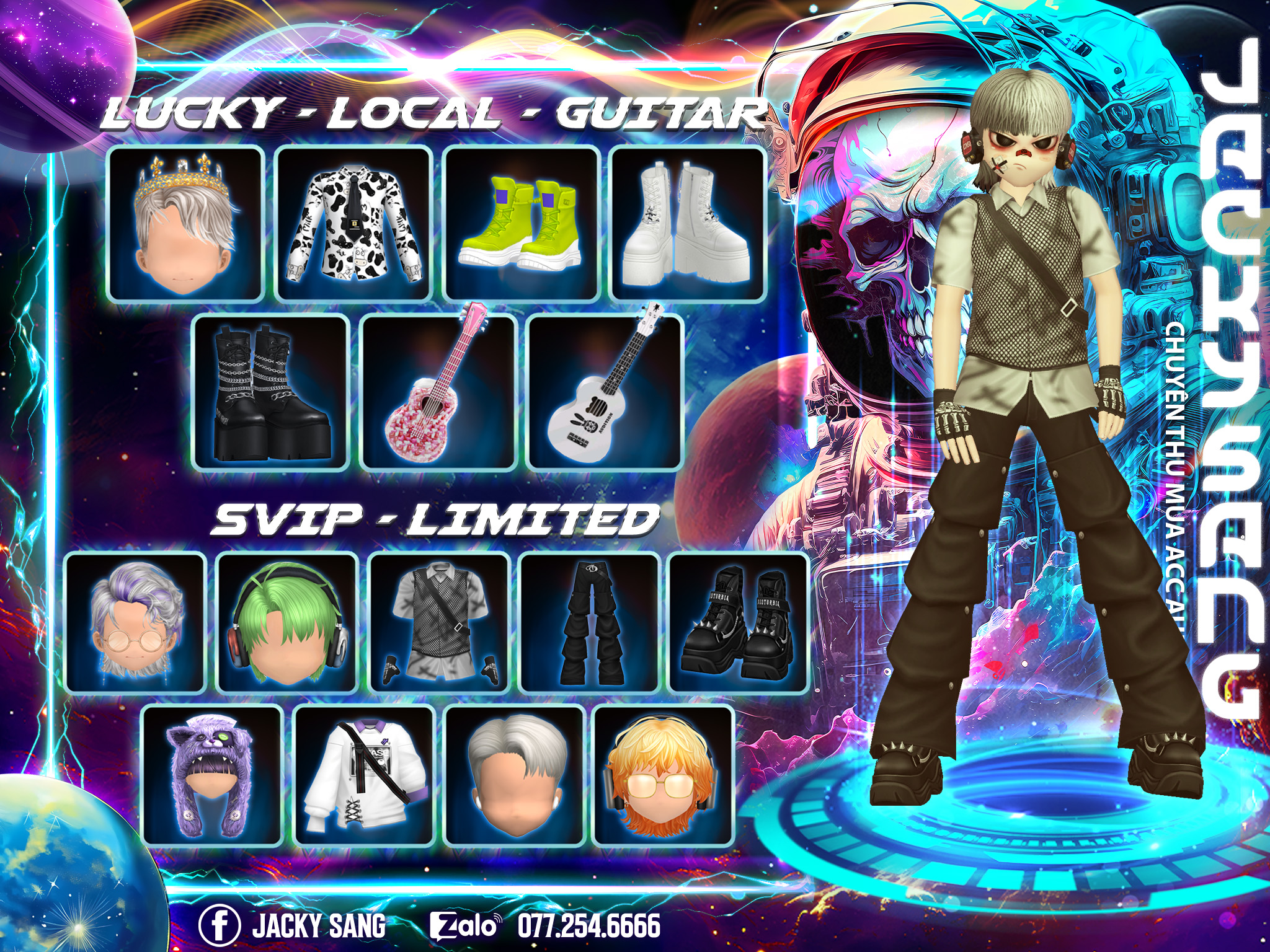This screenshot has width=1270, height=952.
Task: Select silver-purple hair with round glasses
Action: [x=135, y=623]
